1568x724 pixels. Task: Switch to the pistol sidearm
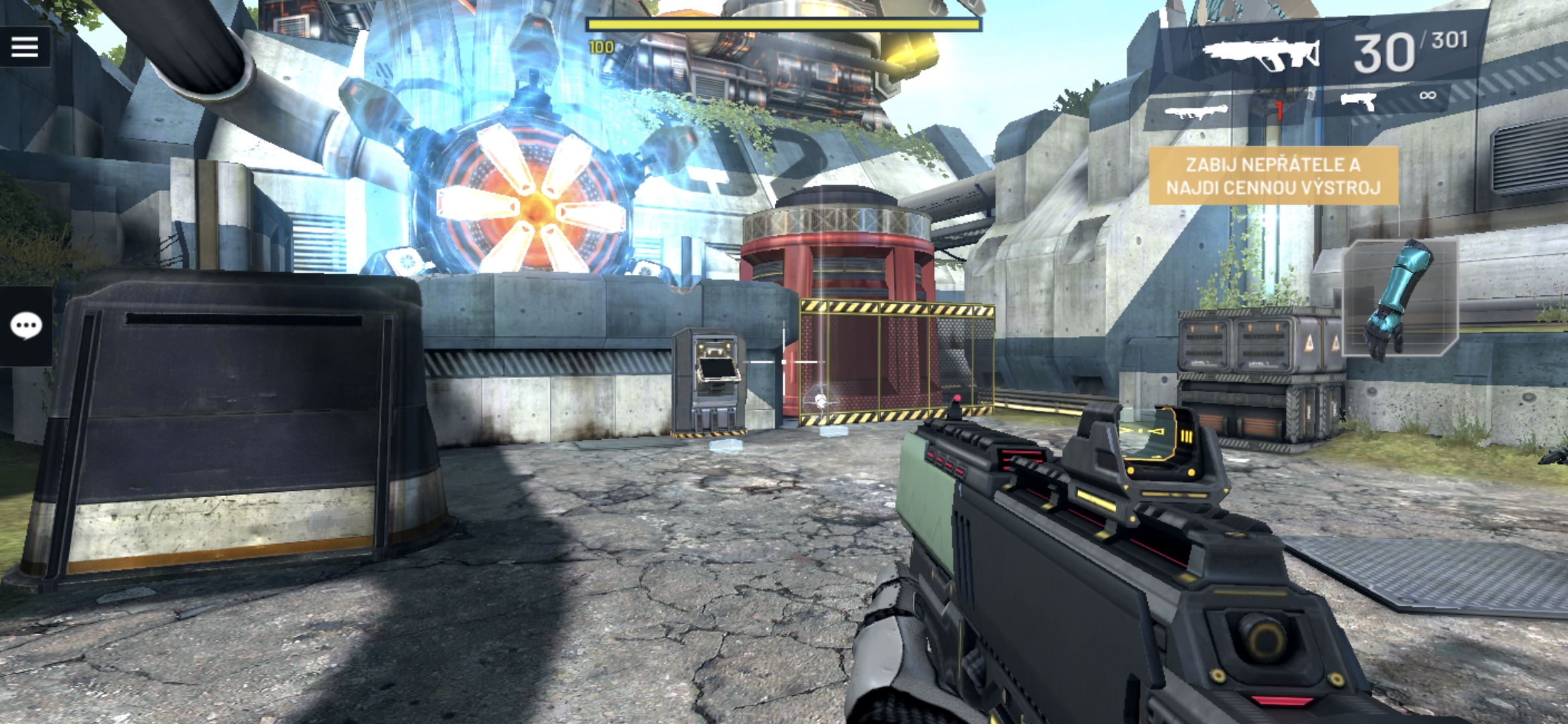tap(1359, 102)
